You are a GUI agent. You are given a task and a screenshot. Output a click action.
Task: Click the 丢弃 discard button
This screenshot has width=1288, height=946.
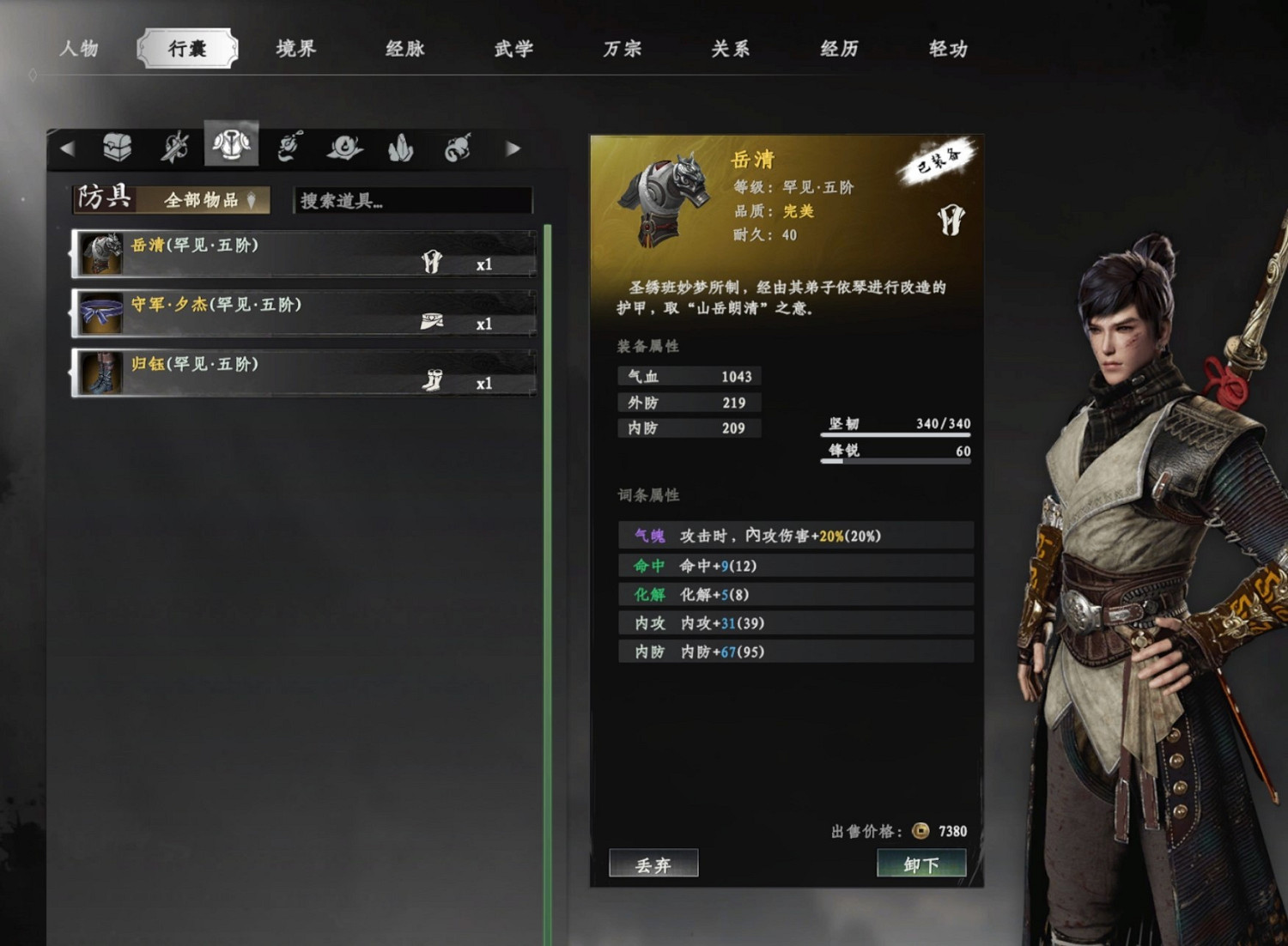(654, 864)
